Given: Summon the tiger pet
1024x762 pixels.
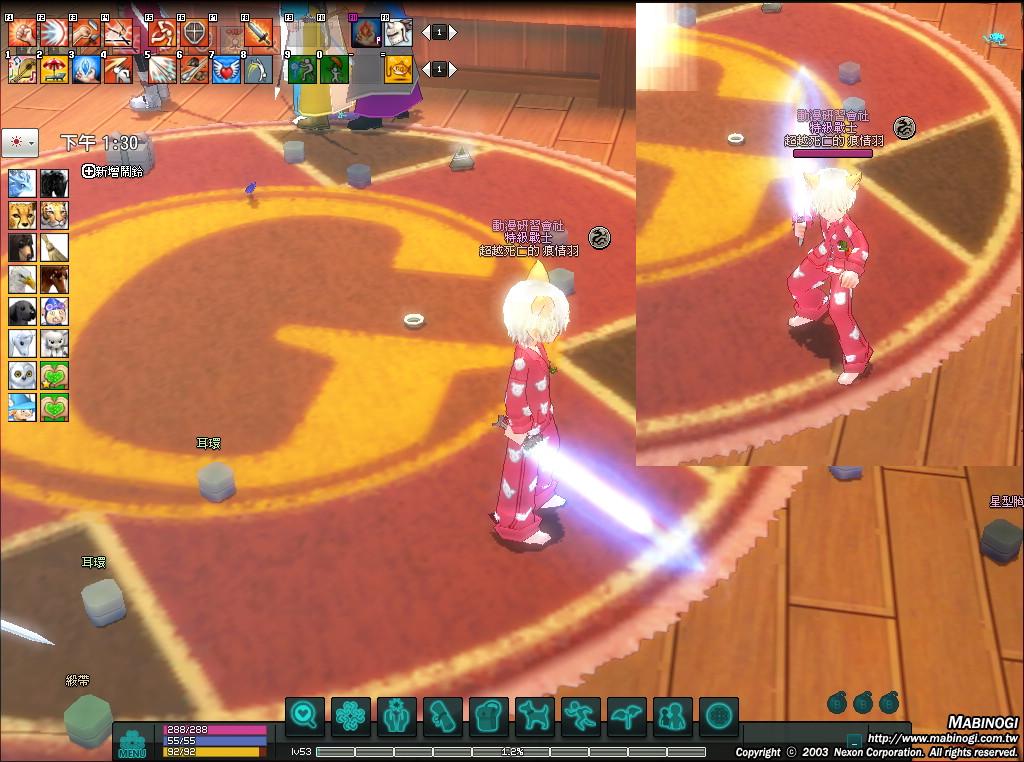Looking at the screenshot, I should (x=54, y=215).
